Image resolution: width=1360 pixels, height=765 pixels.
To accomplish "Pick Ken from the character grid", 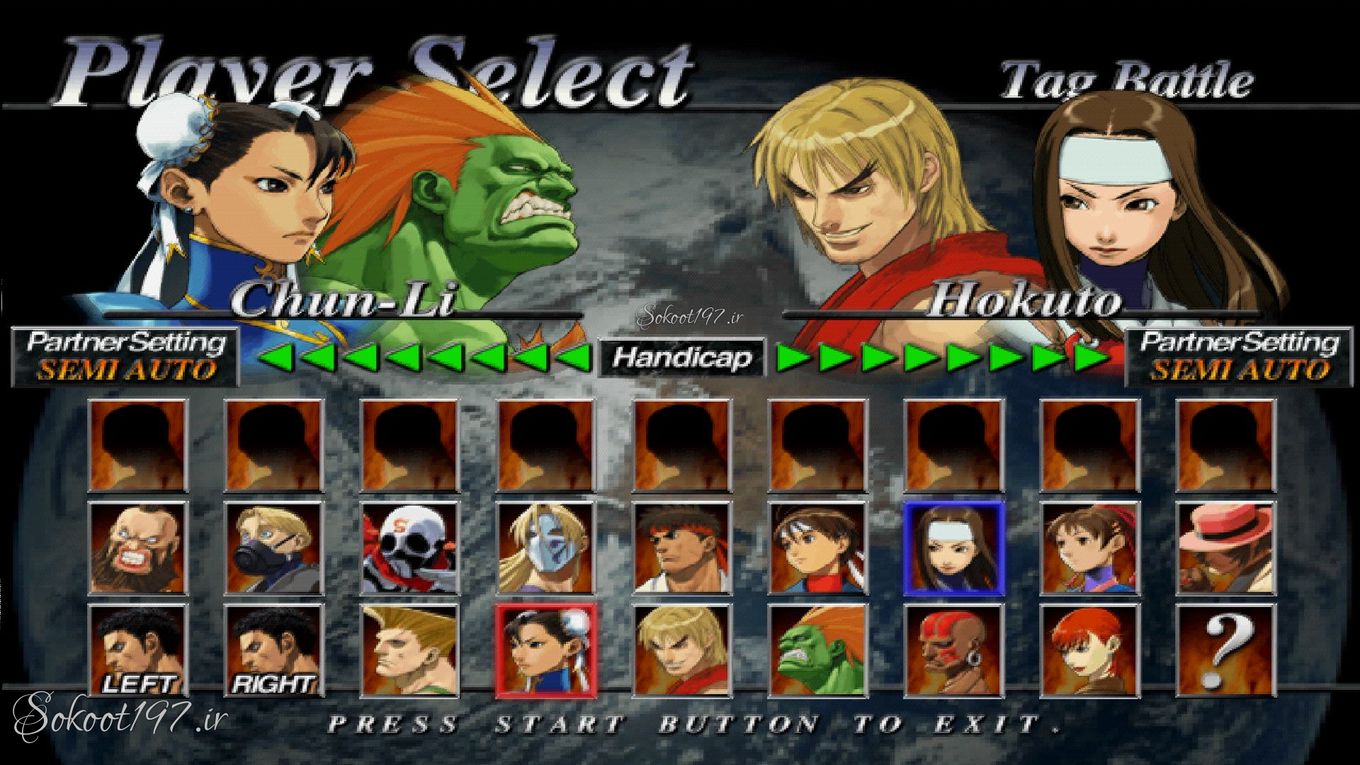I will 681,651.
